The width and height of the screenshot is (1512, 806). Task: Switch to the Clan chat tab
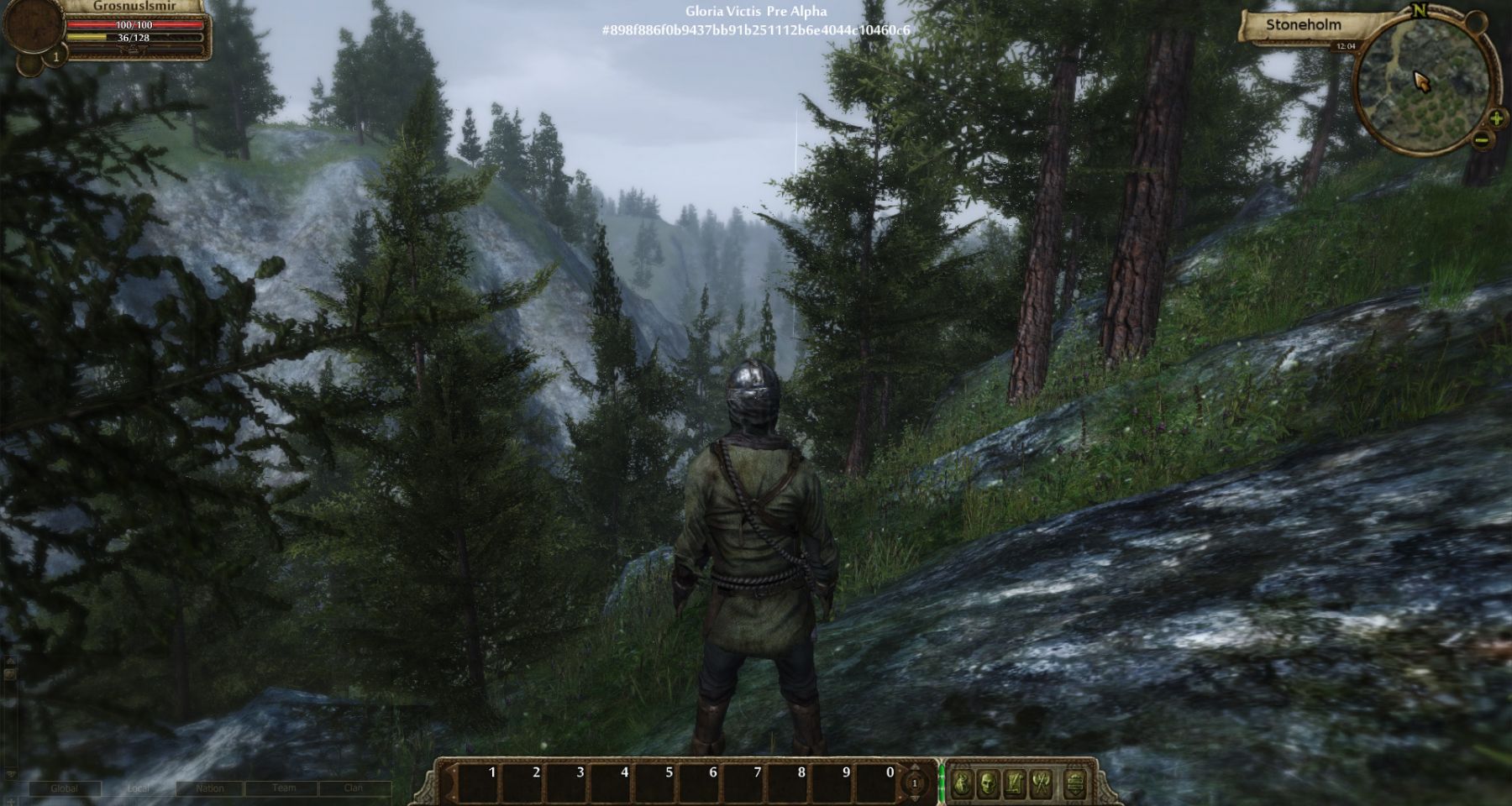tap(354, 788)
